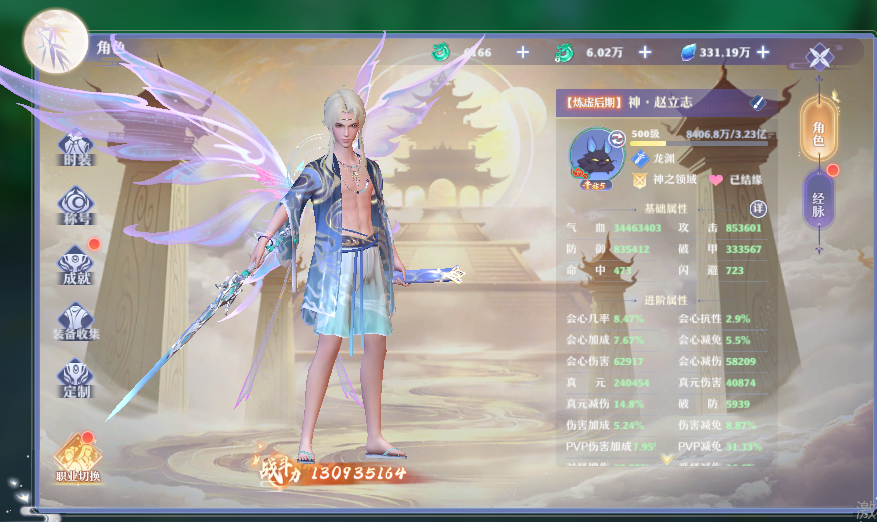Image resolution: width=877 pixels, height=522 pixels.
Task: Add more blue crystal currency with its plus button
Action: 763,52
